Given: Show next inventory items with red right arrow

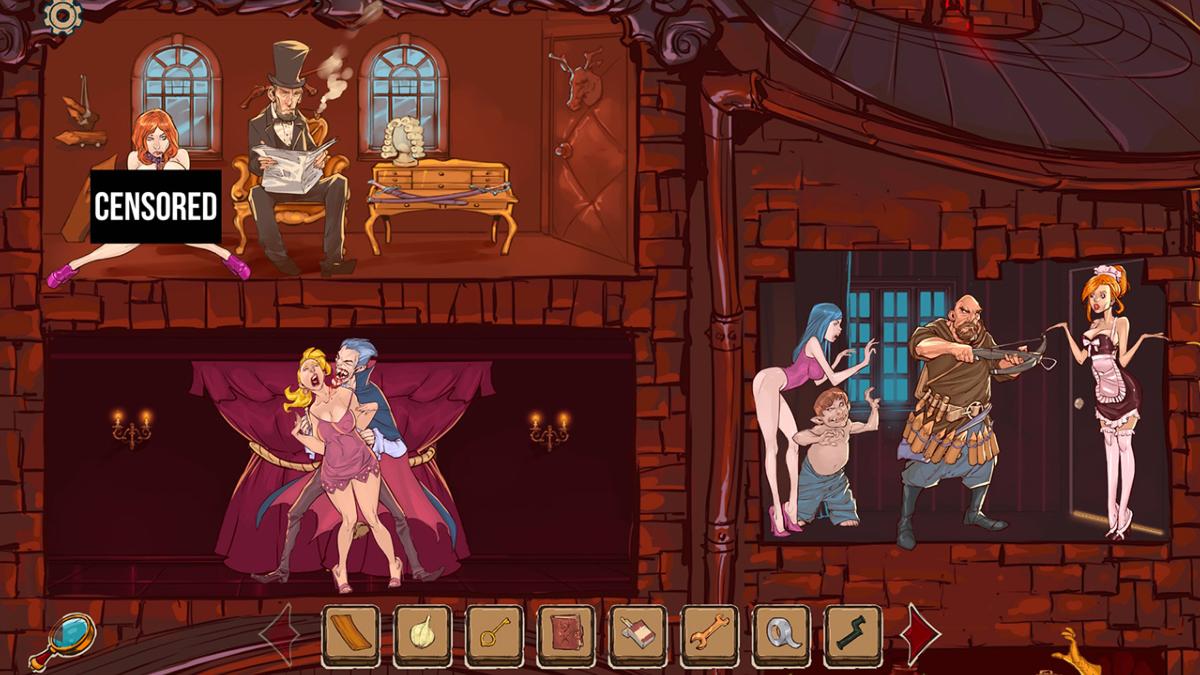Looking at the screenshot, I should pyautogui.click(x=920, y=634).
